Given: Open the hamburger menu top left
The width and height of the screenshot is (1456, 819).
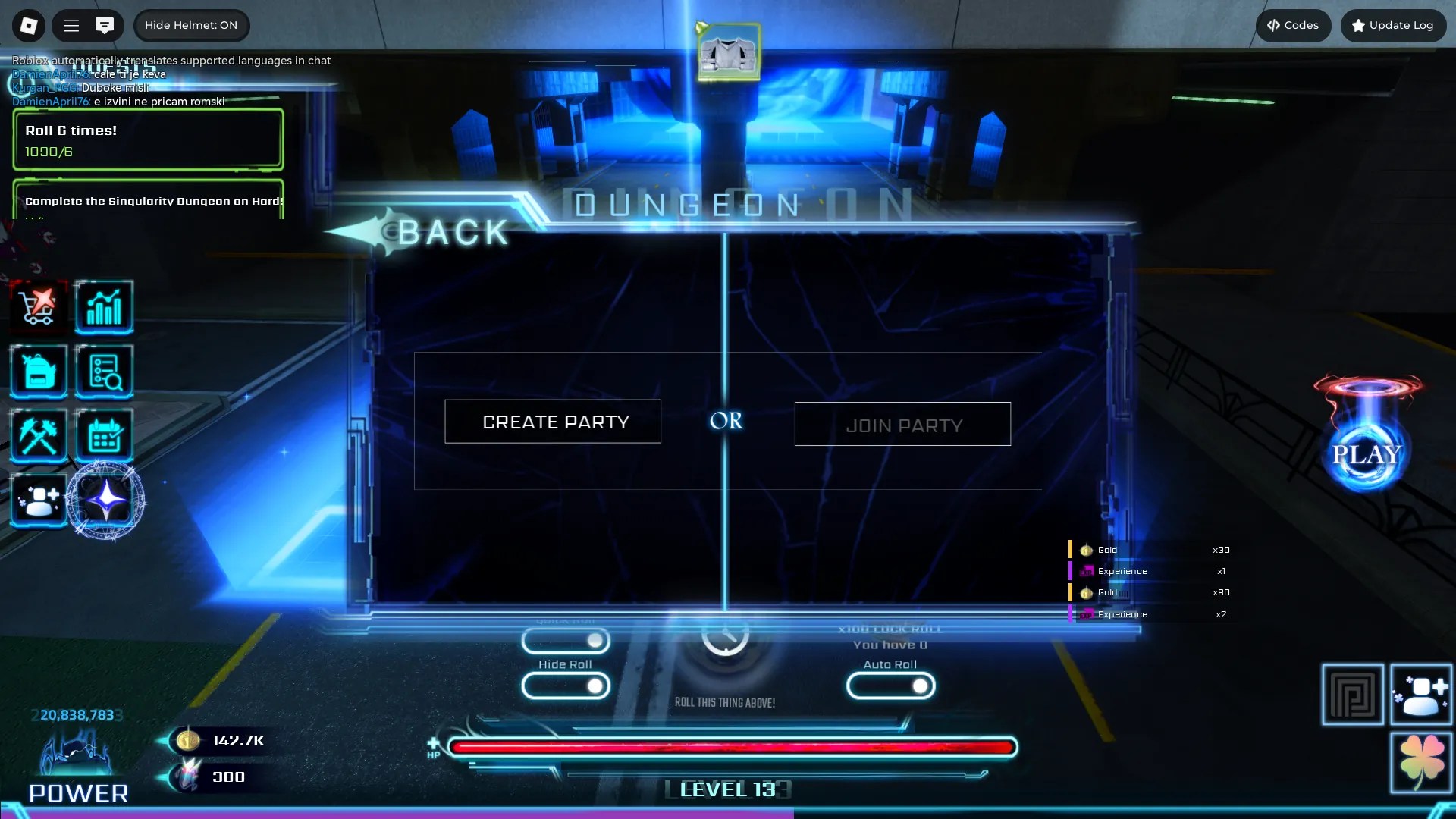Looking at the screenshot, I should pos(71,25).
